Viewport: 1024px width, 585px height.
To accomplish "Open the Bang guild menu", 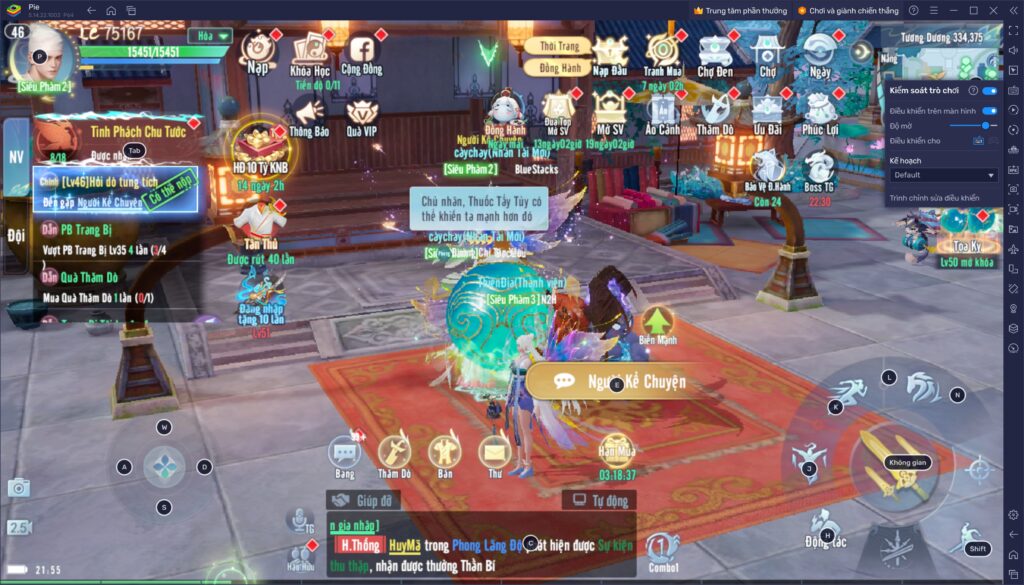I will pos(345,454).
